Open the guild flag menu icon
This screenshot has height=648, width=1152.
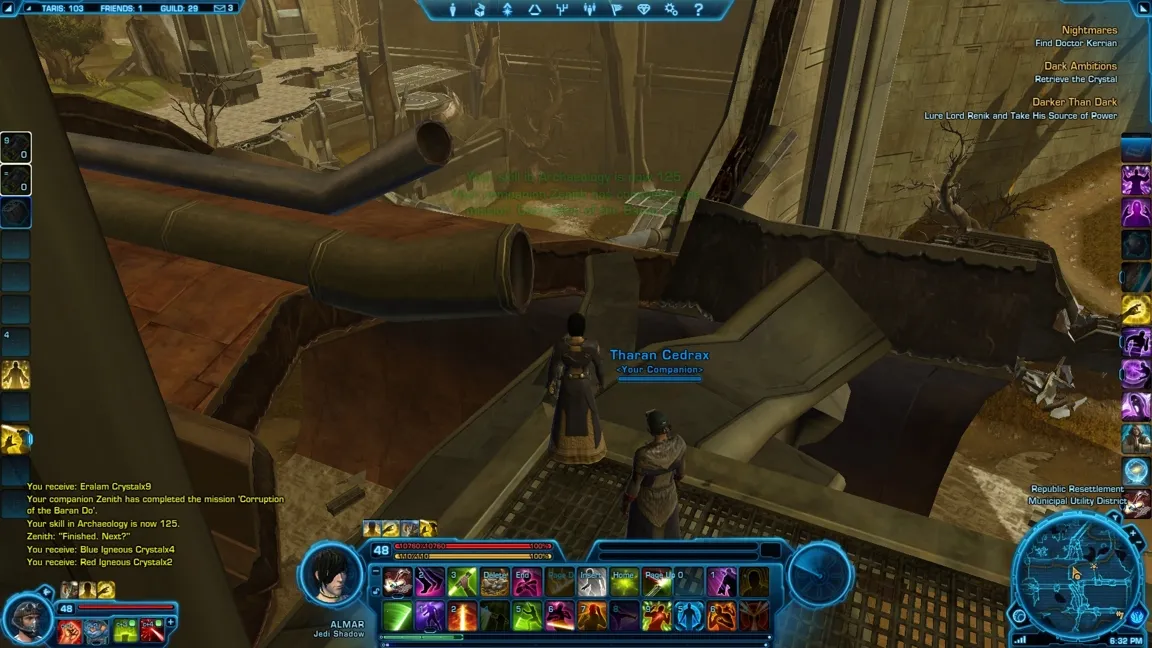coord(617,9)
